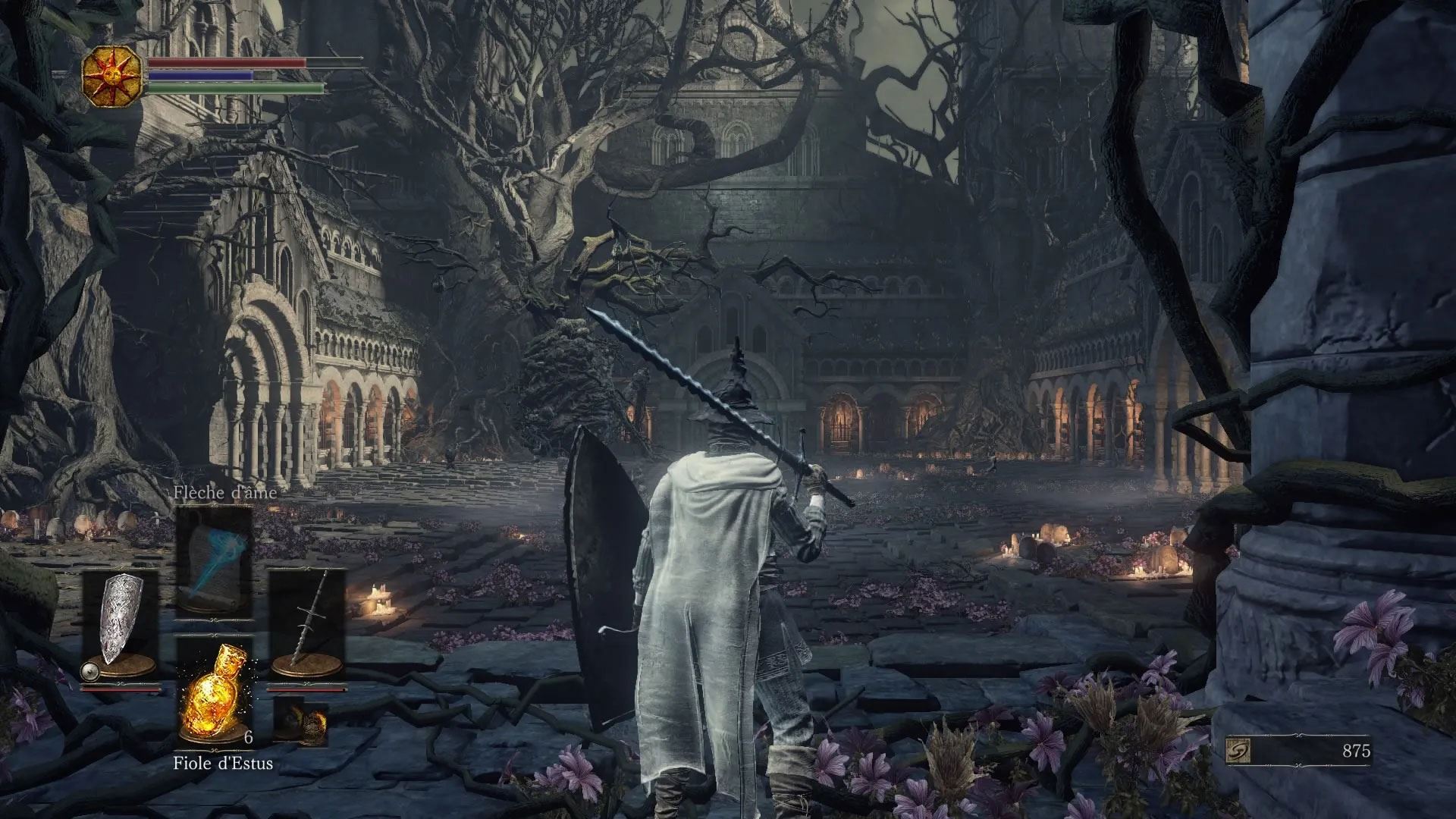The width and height of the screenshot is (1456, 819).
Task: Click the small round weapon-skill icon on shield slot
Action: pyautogui.click(x=89, y=670)
